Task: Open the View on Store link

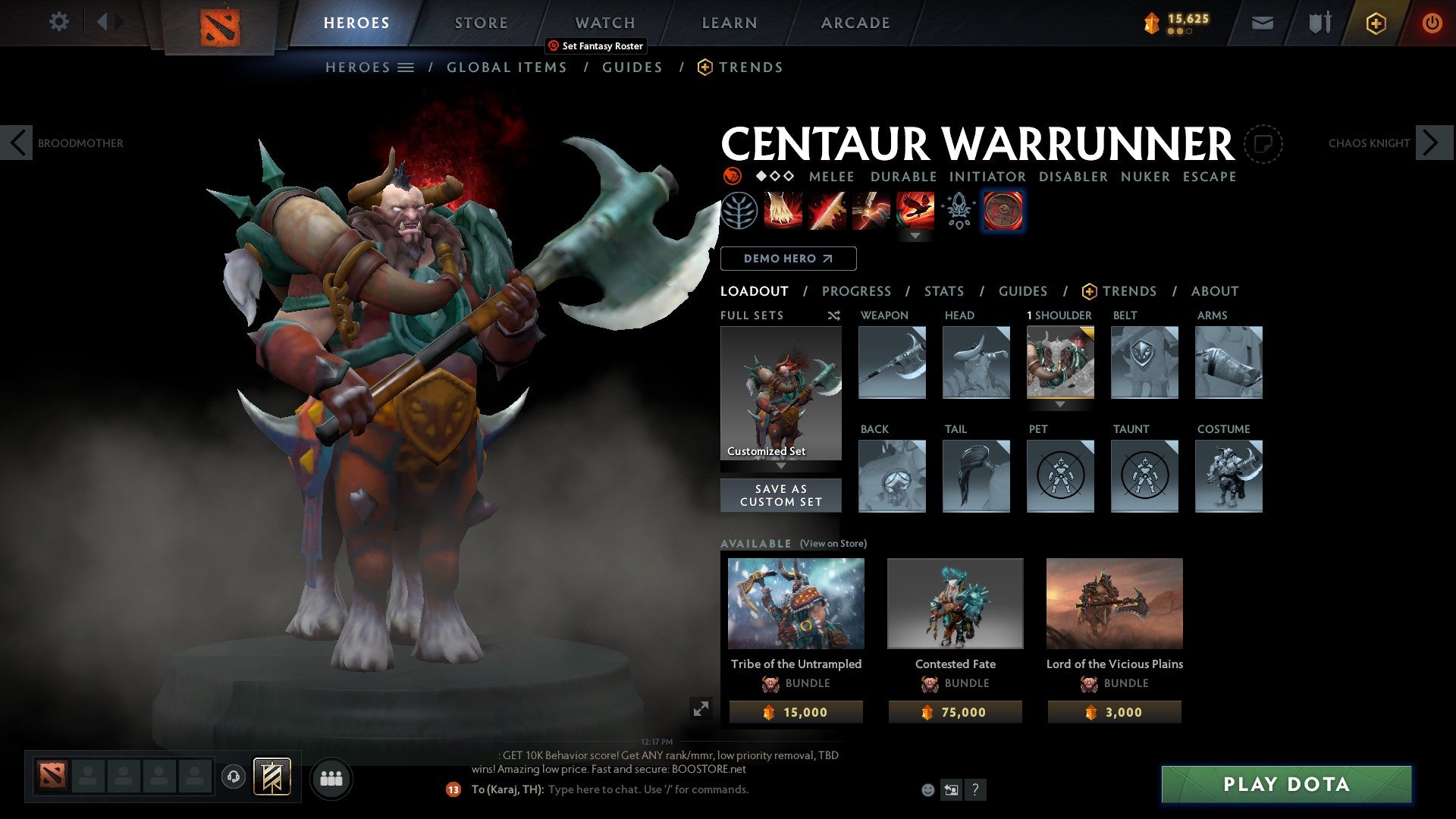Action: tap(833, 544)
